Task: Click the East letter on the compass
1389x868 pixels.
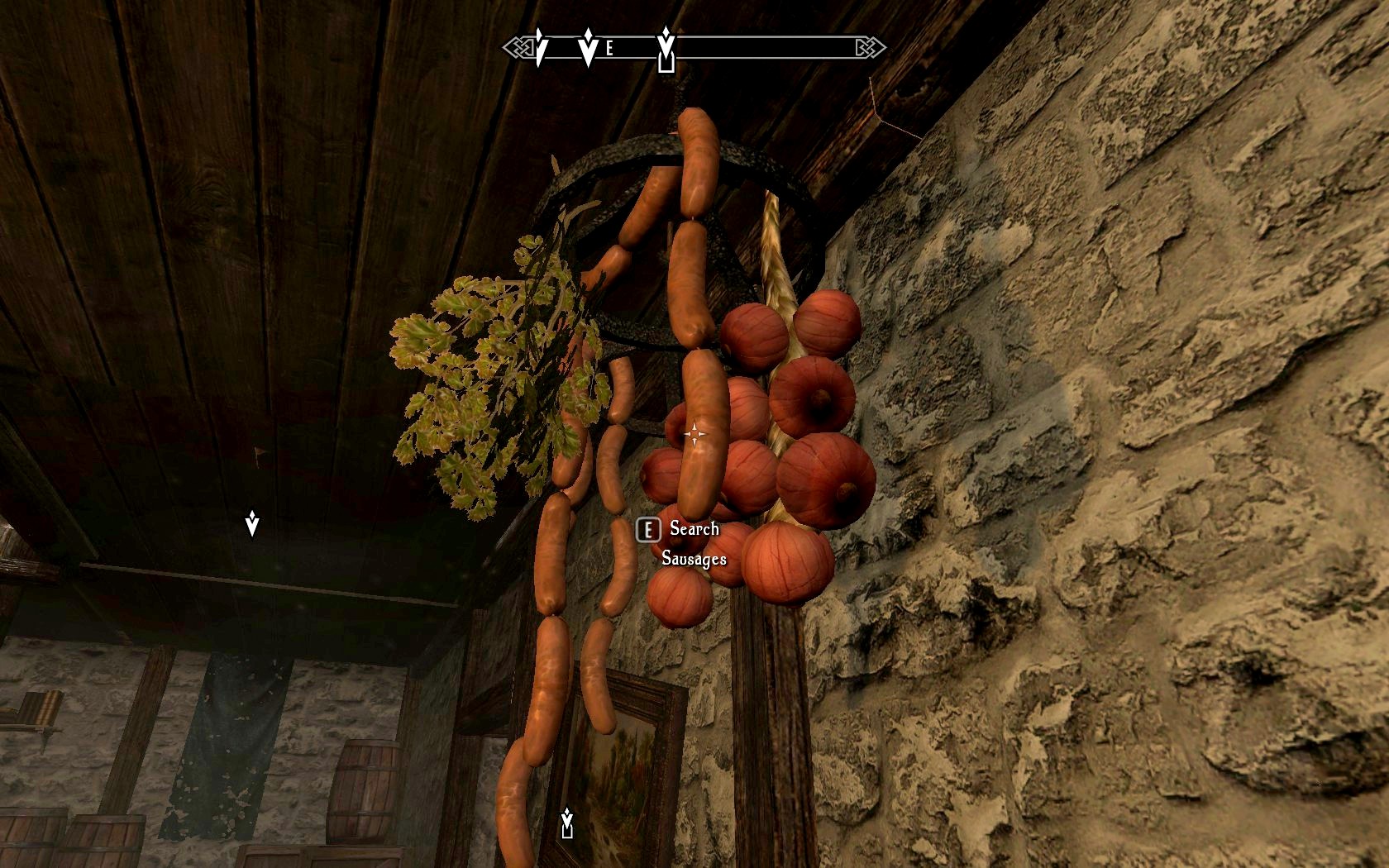Action: pos(610,49)
